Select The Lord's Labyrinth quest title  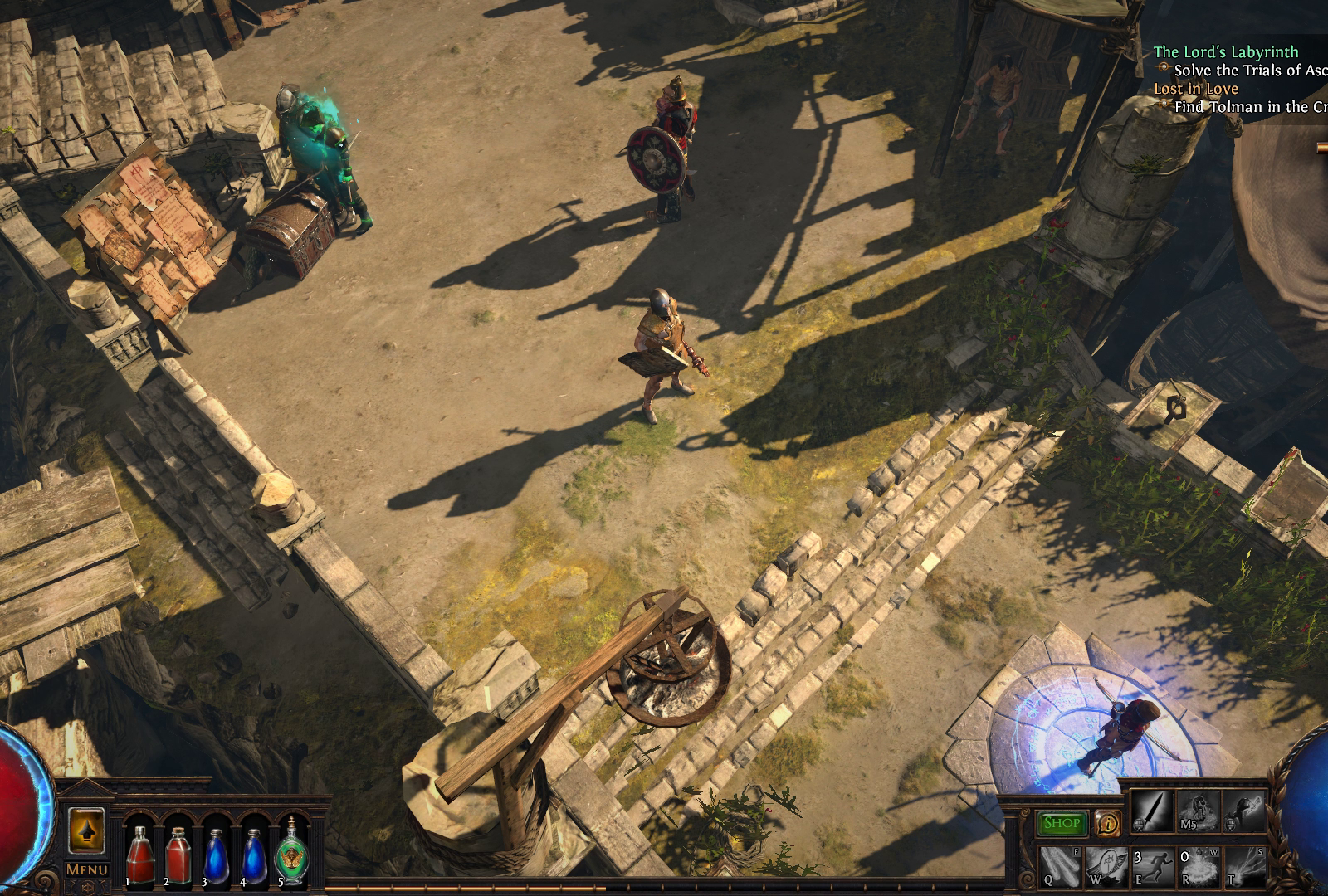point(1225,52)
